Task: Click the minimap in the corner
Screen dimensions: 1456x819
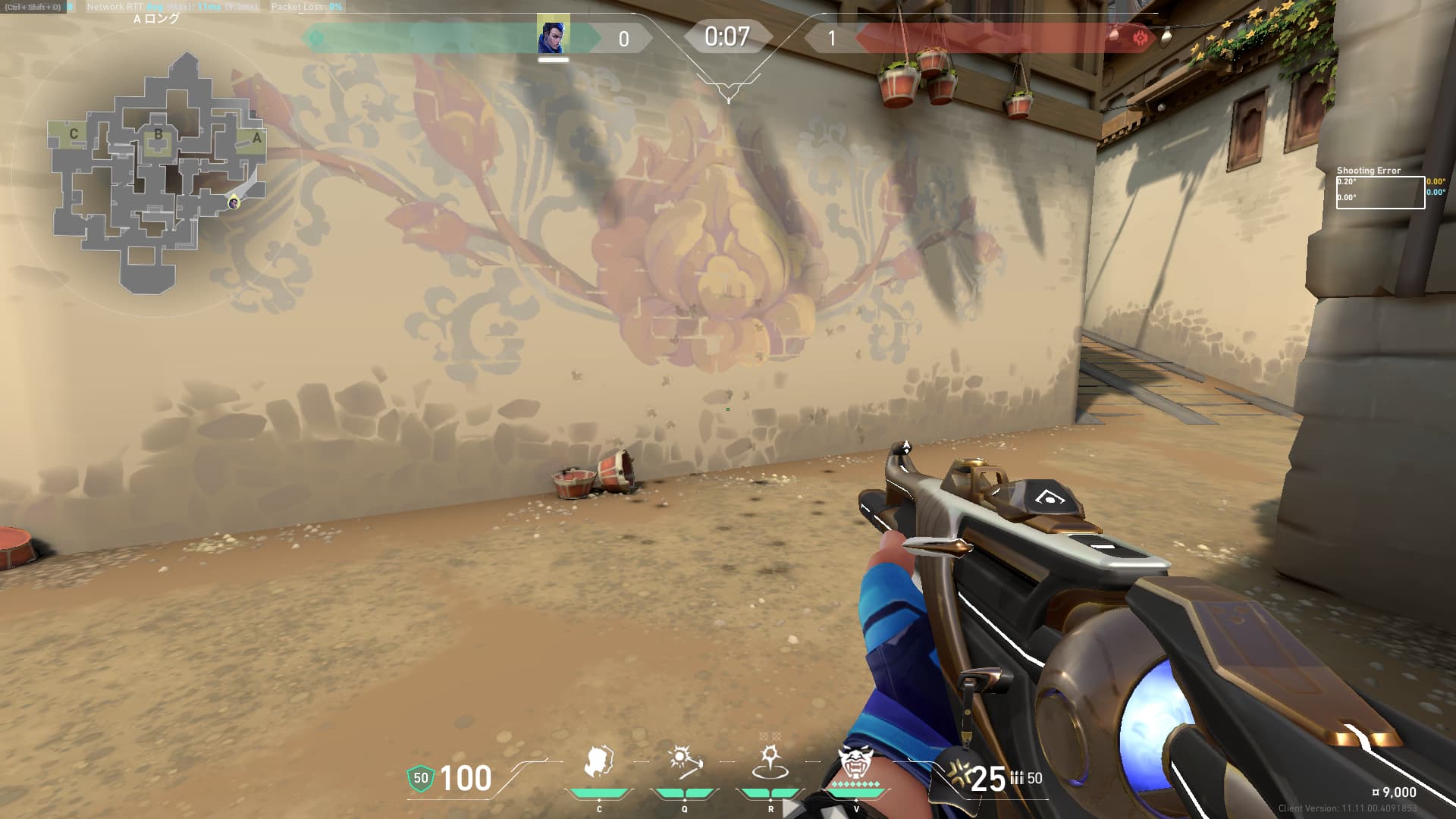Action: [157, 171]
